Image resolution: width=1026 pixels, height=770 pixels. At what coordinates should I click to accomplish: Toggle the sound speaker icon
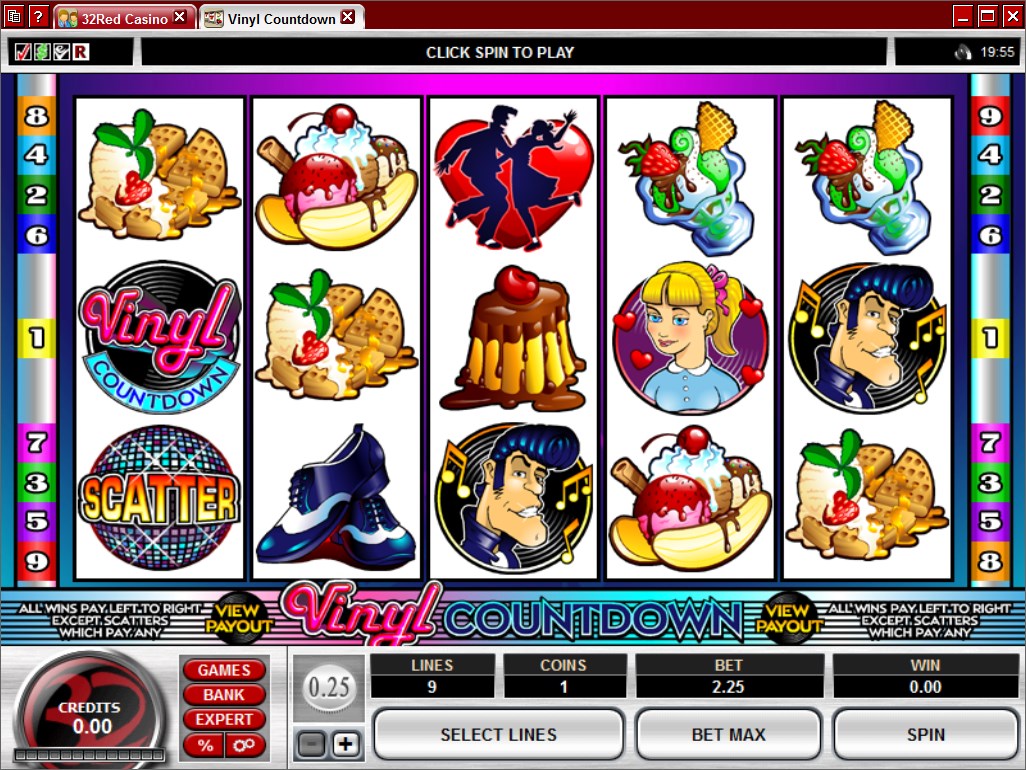click(963, 52)
